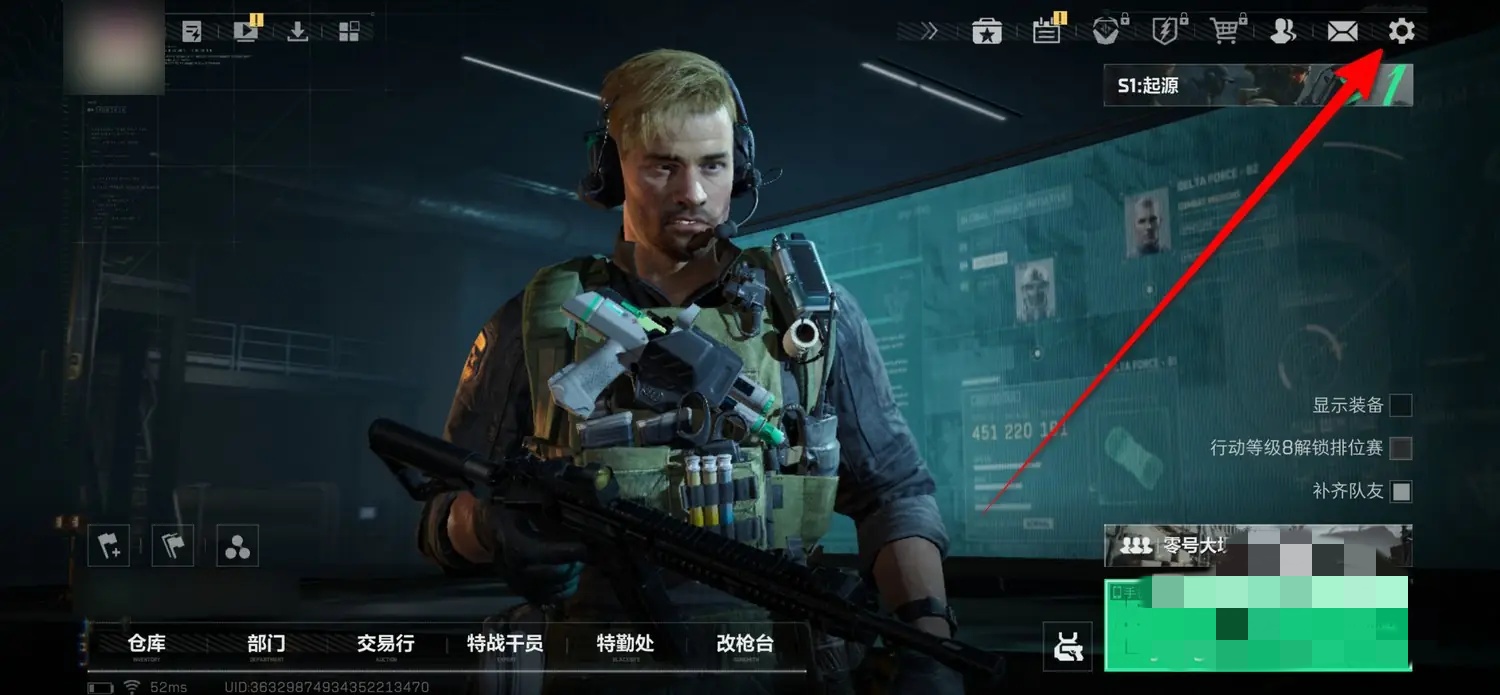
Task: Open the settings gear icon
Action: click(1401, 31)
